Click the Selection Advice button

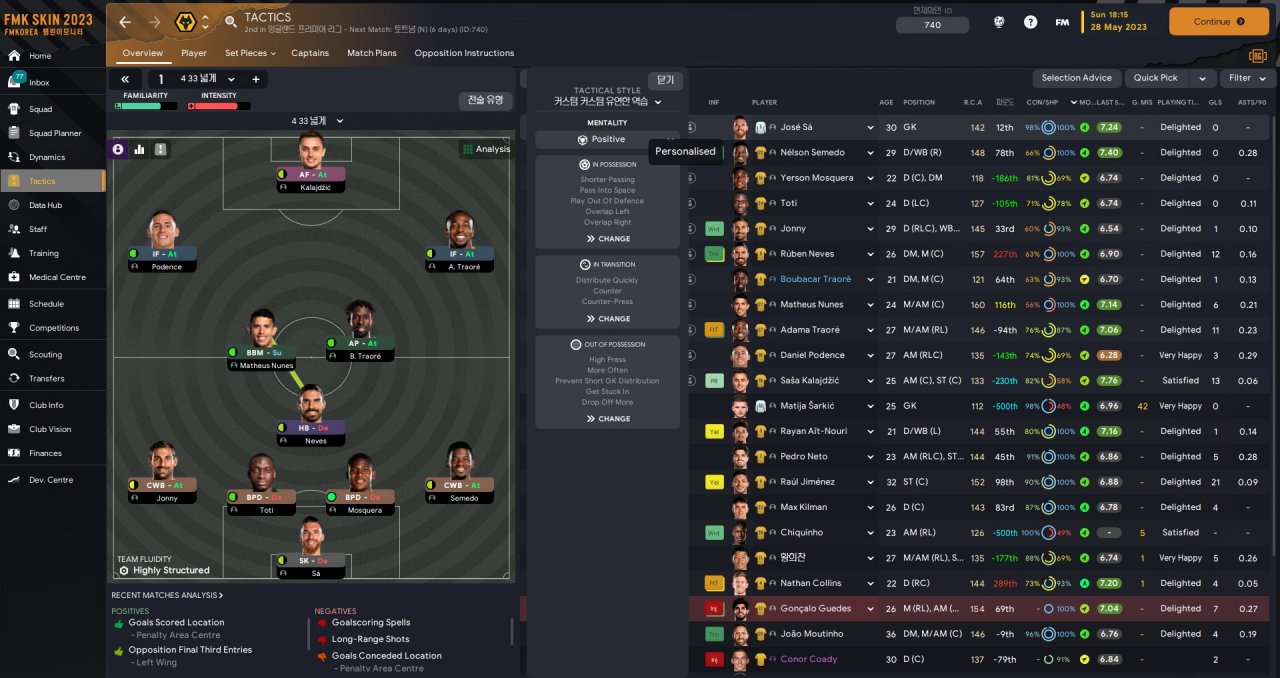click(x=1076, y=78)
